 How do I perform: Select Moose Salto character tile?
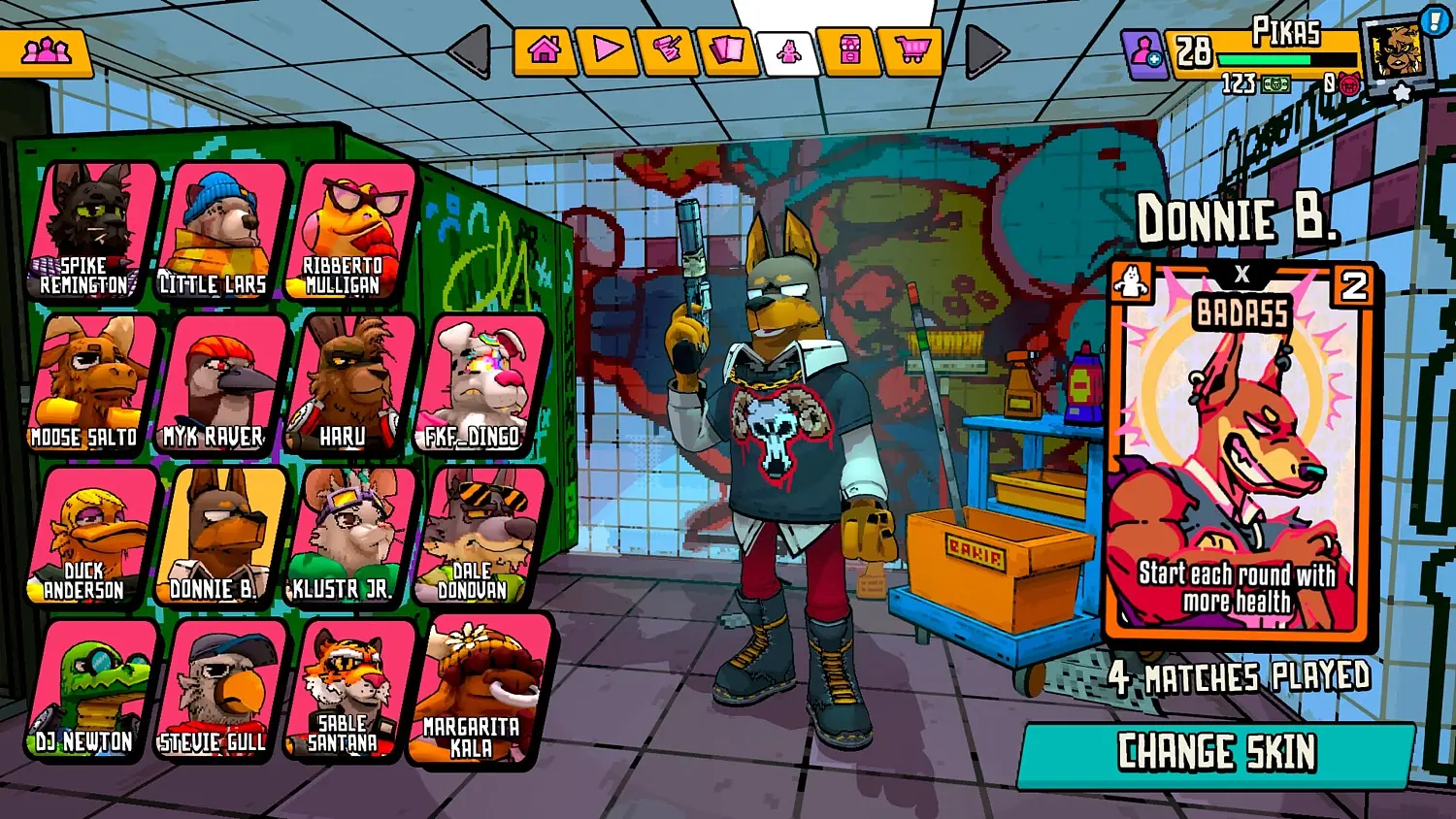click(92, 384)
